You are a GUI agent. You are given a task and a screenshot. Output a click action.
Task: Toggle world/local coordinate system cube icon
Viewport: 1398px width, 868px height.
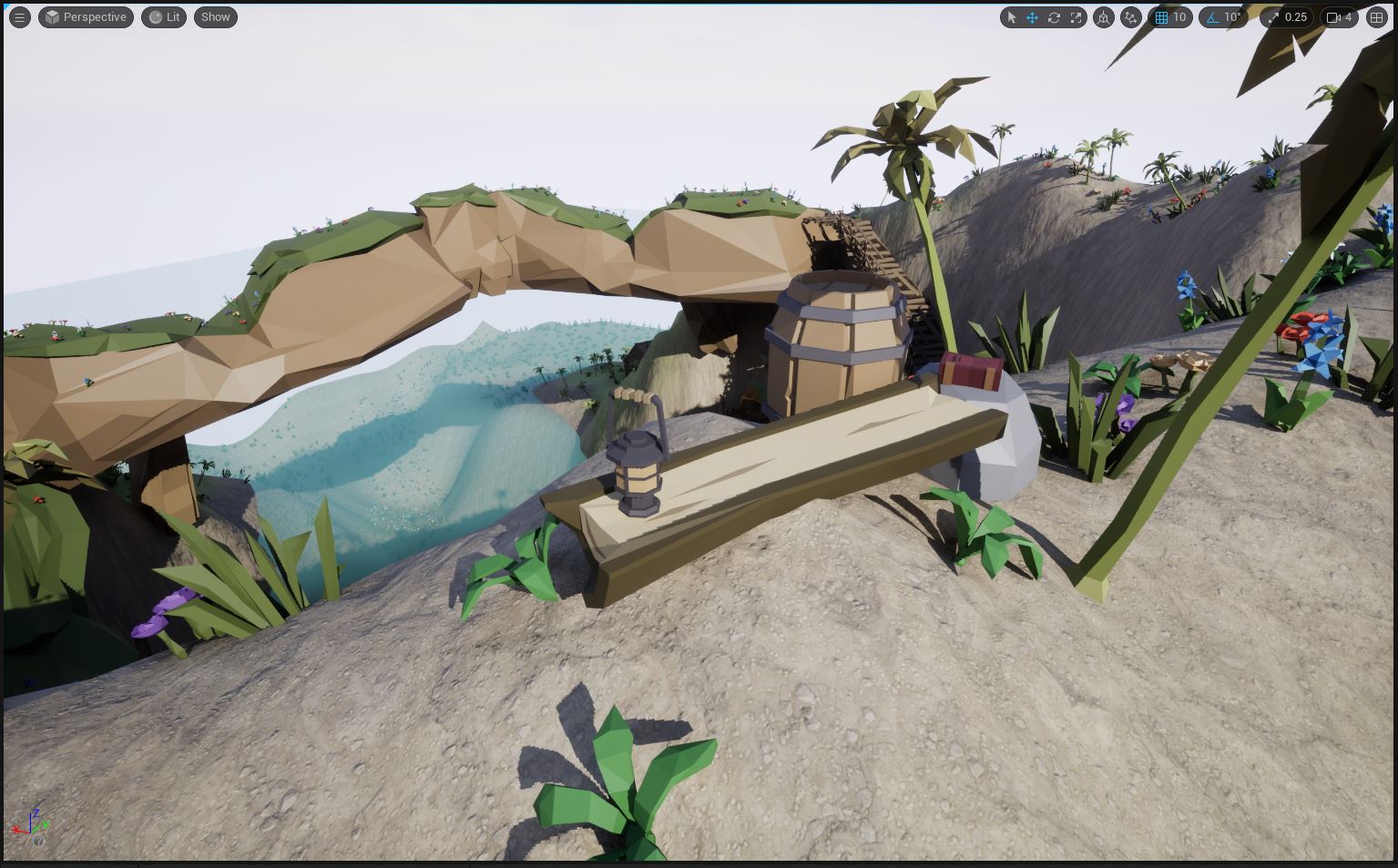pyautogui.click(x=1104, y=16)
